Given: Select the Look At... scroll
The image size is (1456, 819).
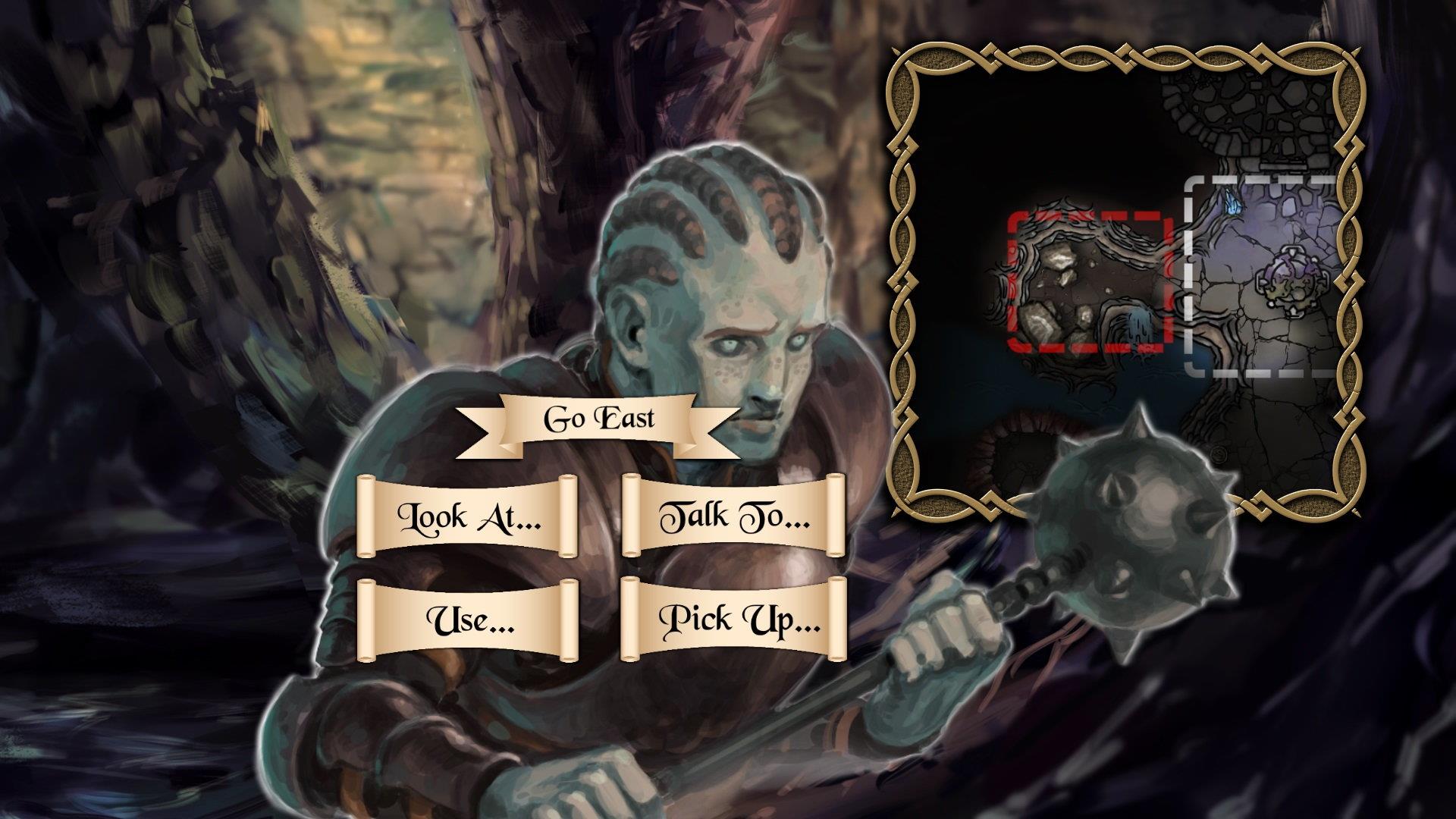Looking at the screenshot, I should 468,516.
